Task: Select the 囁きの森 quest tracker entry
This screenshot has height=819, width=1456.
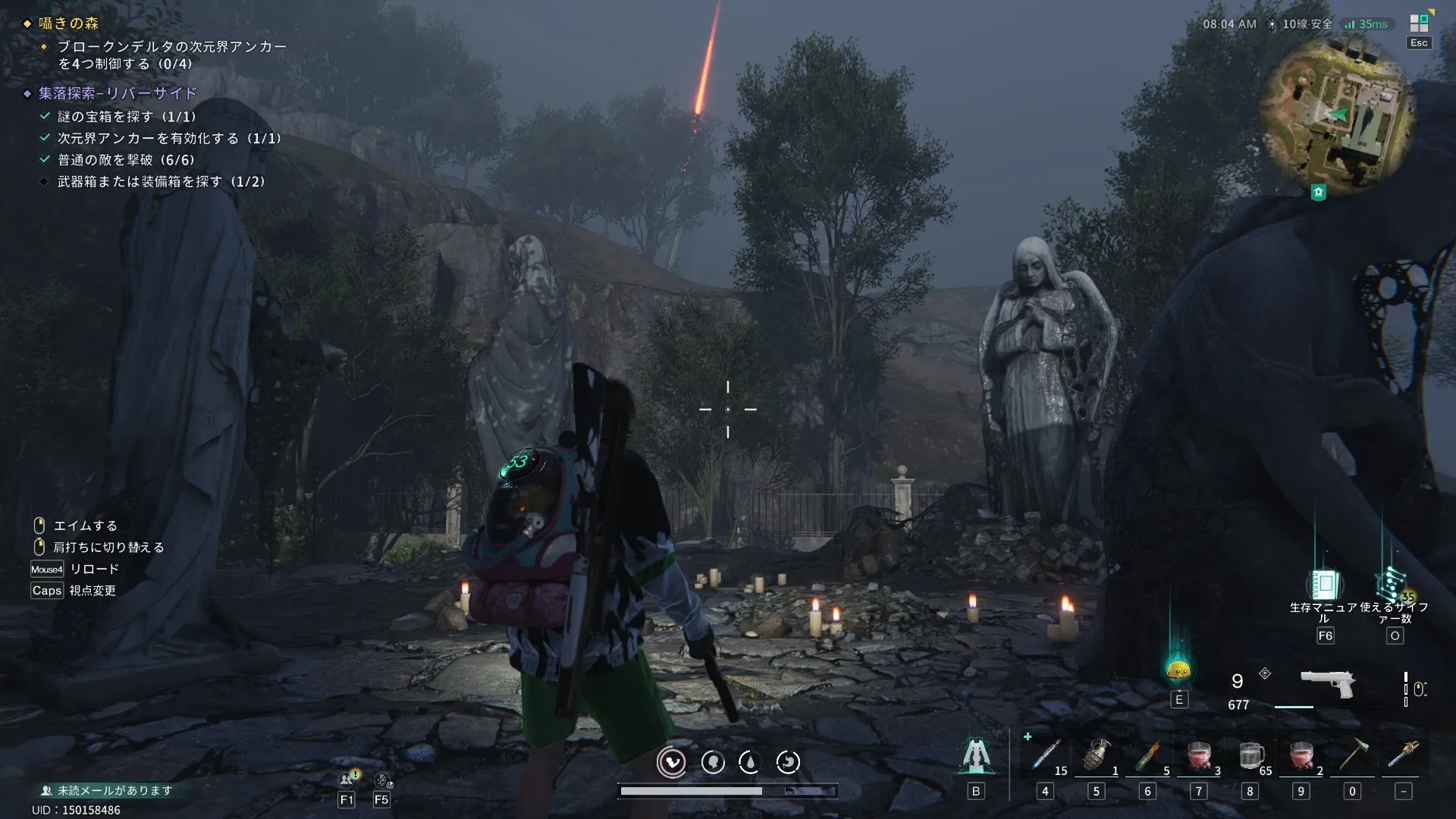Action: coord(68,24)
